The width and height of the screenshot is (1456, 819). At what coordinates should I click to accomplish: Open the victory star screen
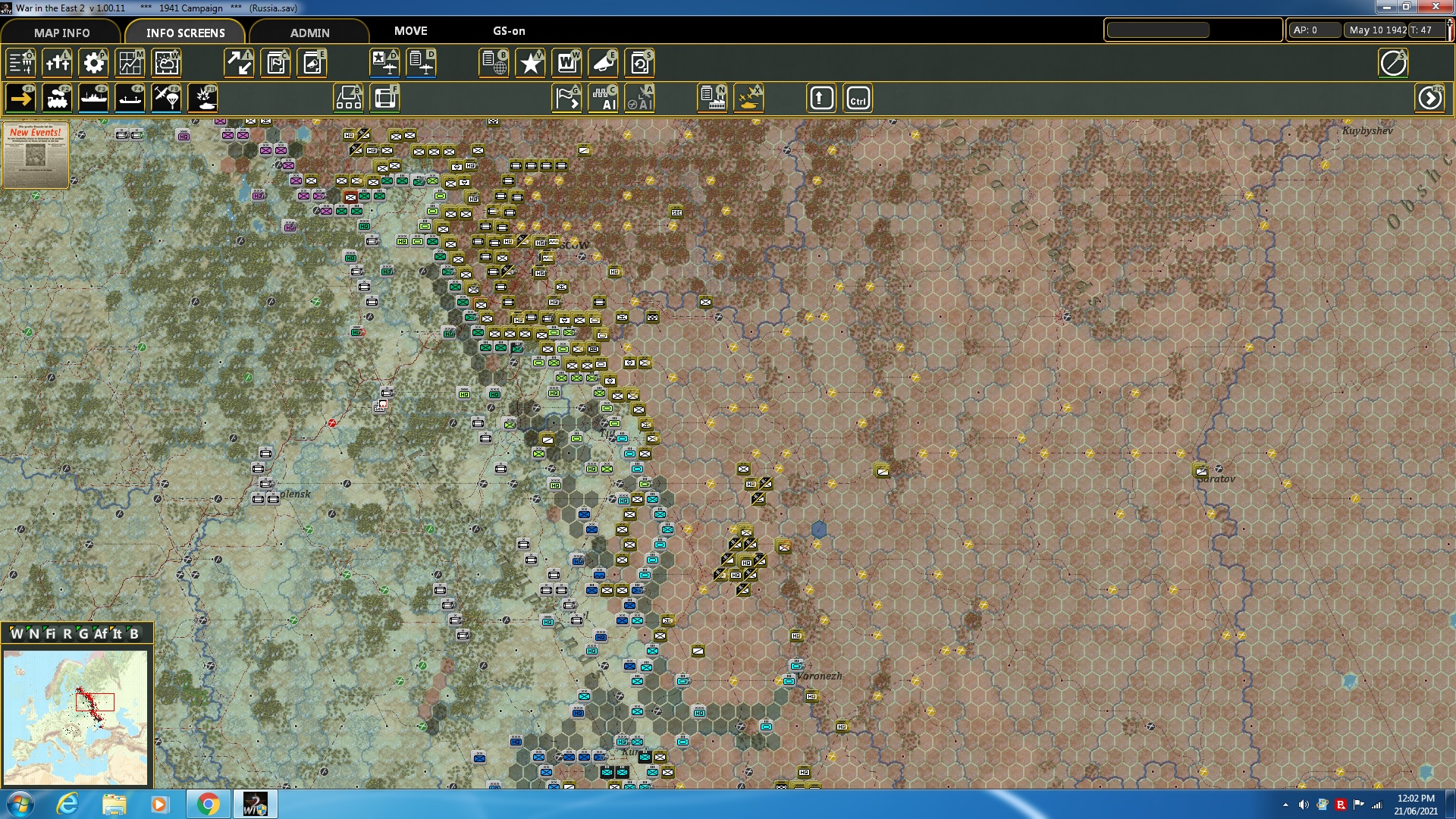coord(530,63)
